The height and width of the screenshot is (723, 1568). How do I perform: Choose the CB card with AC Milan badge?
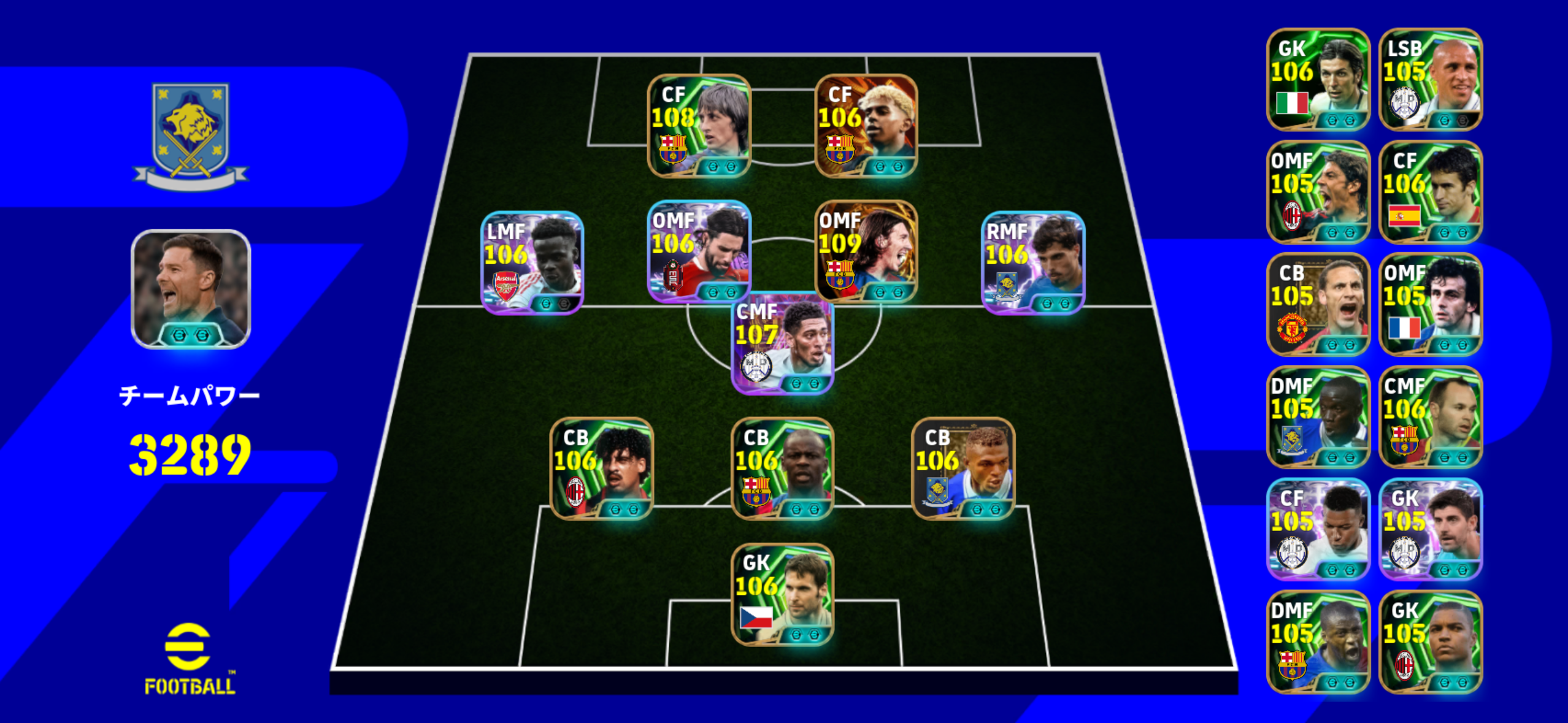601,469
